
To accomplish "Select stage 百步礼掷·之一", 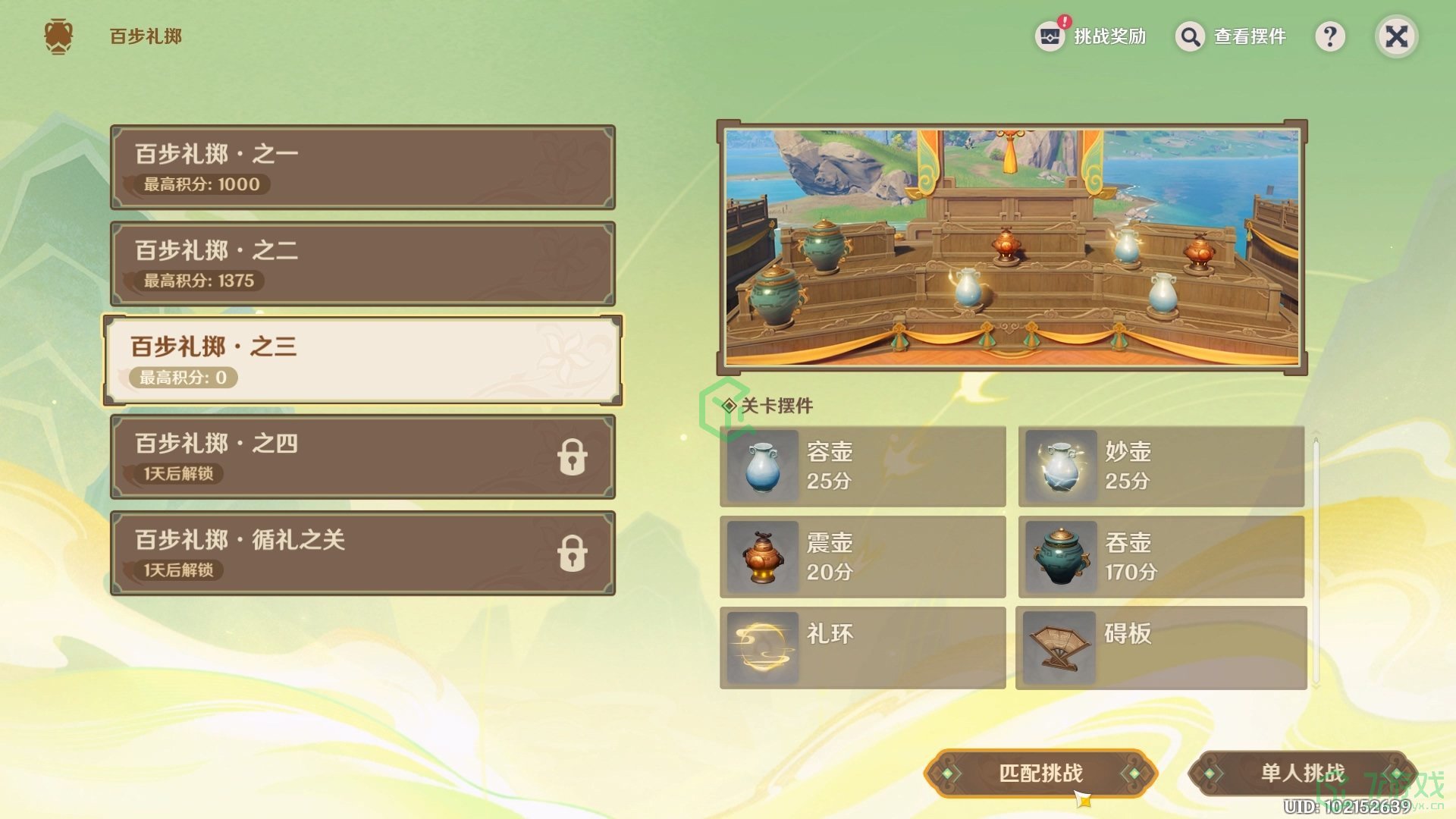I will [362, 167].
